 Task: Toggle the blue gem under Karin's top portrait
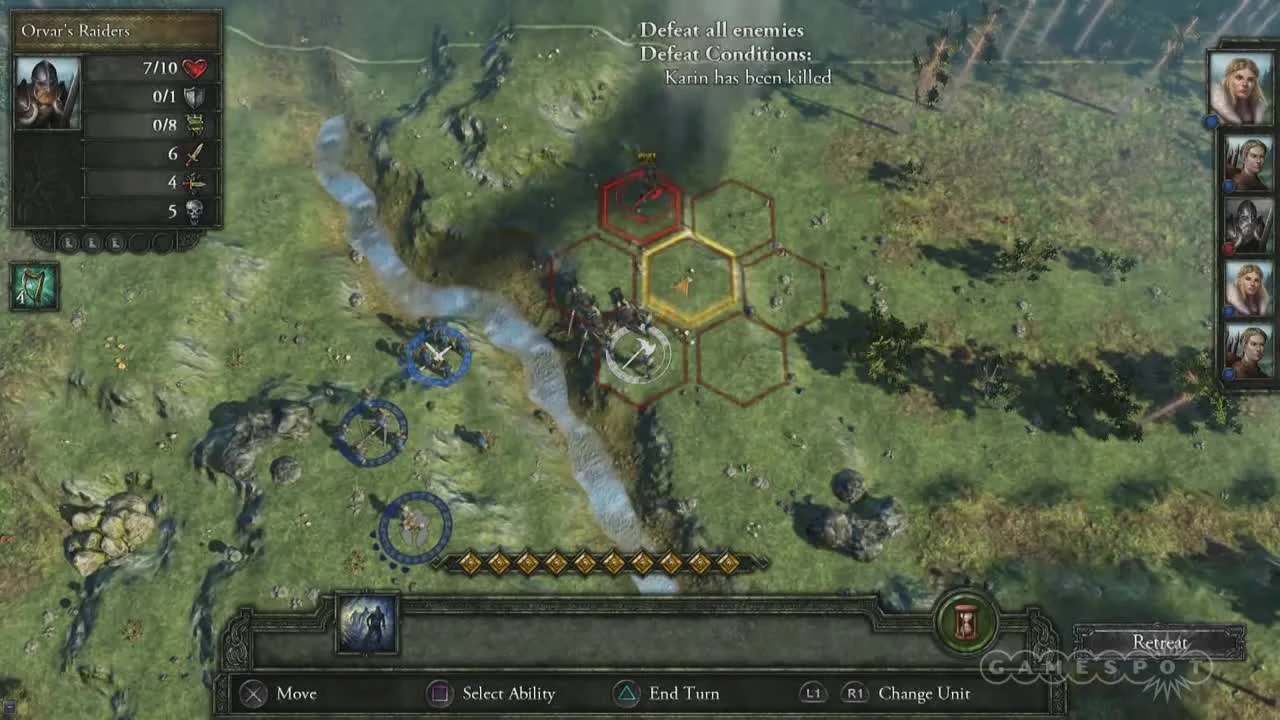pos(1209,122)
